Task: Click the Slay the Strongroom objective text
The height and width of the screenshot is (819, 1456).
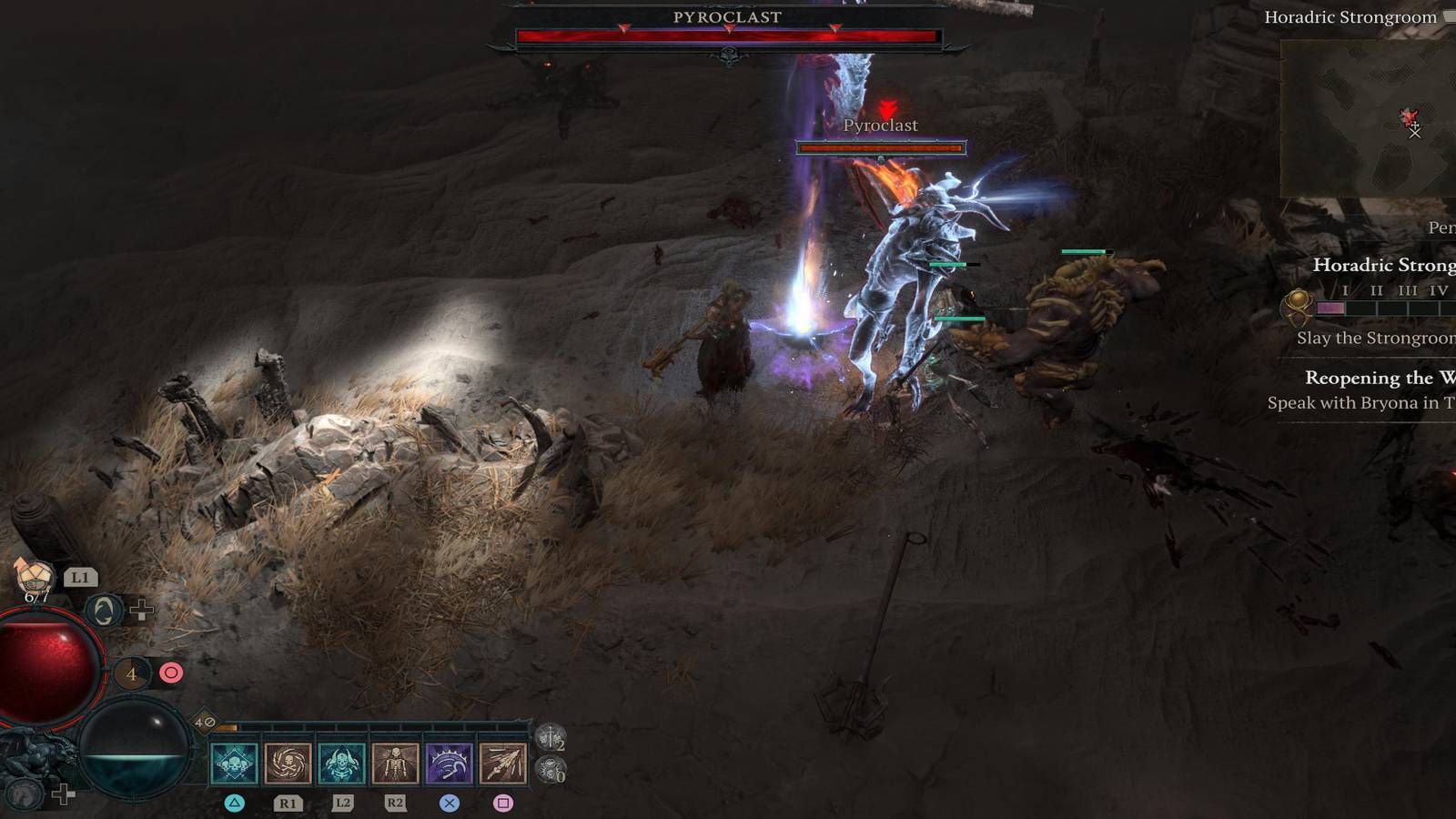Action: (1374, 338)
